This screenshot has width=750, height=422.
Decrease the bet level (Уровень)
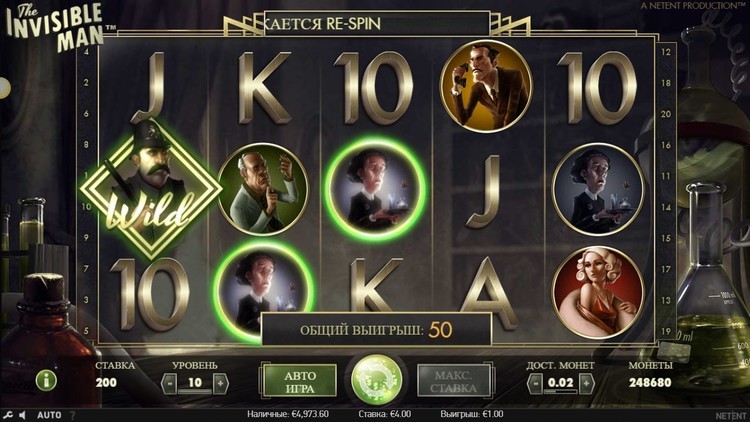pyautogui.click(x=170, y=382)
